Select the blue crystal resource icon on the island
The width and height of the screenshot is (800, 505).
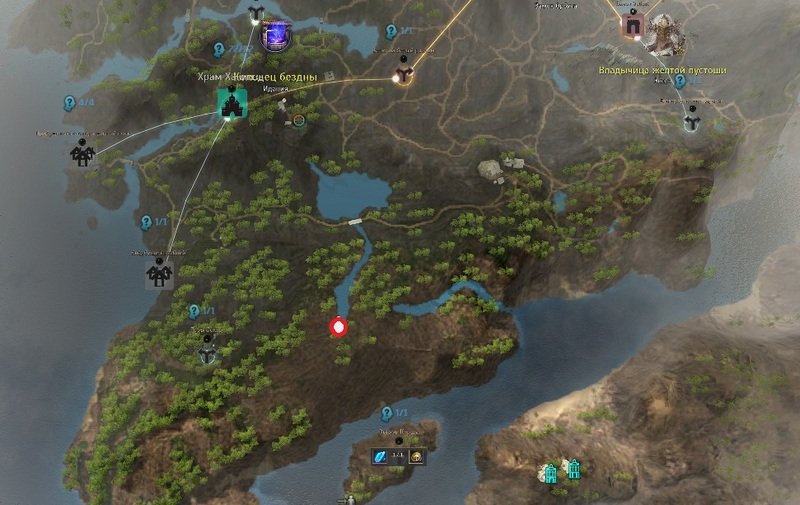click(380, 456)
